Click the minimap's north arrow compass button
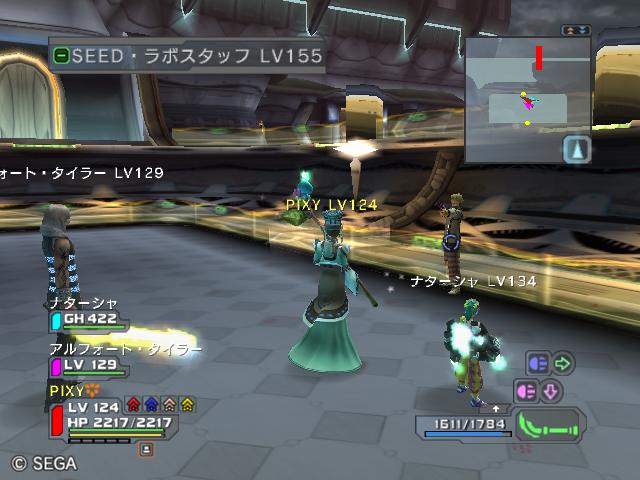The width and height of the screenshot is (640, 480). click(x=578, y=149)
